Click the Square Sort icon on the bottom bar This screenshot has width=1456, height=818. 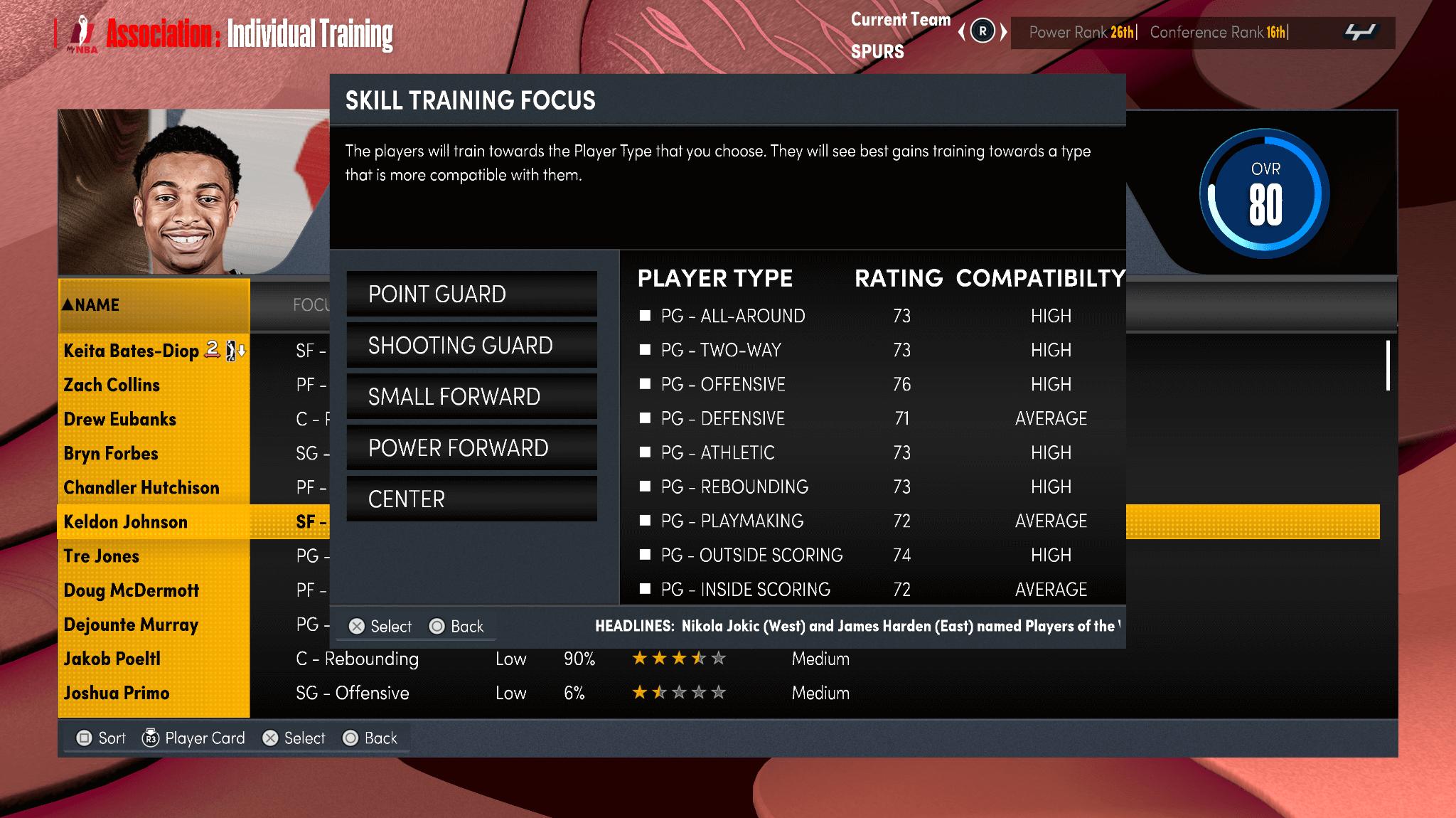[x=83, y=738]
